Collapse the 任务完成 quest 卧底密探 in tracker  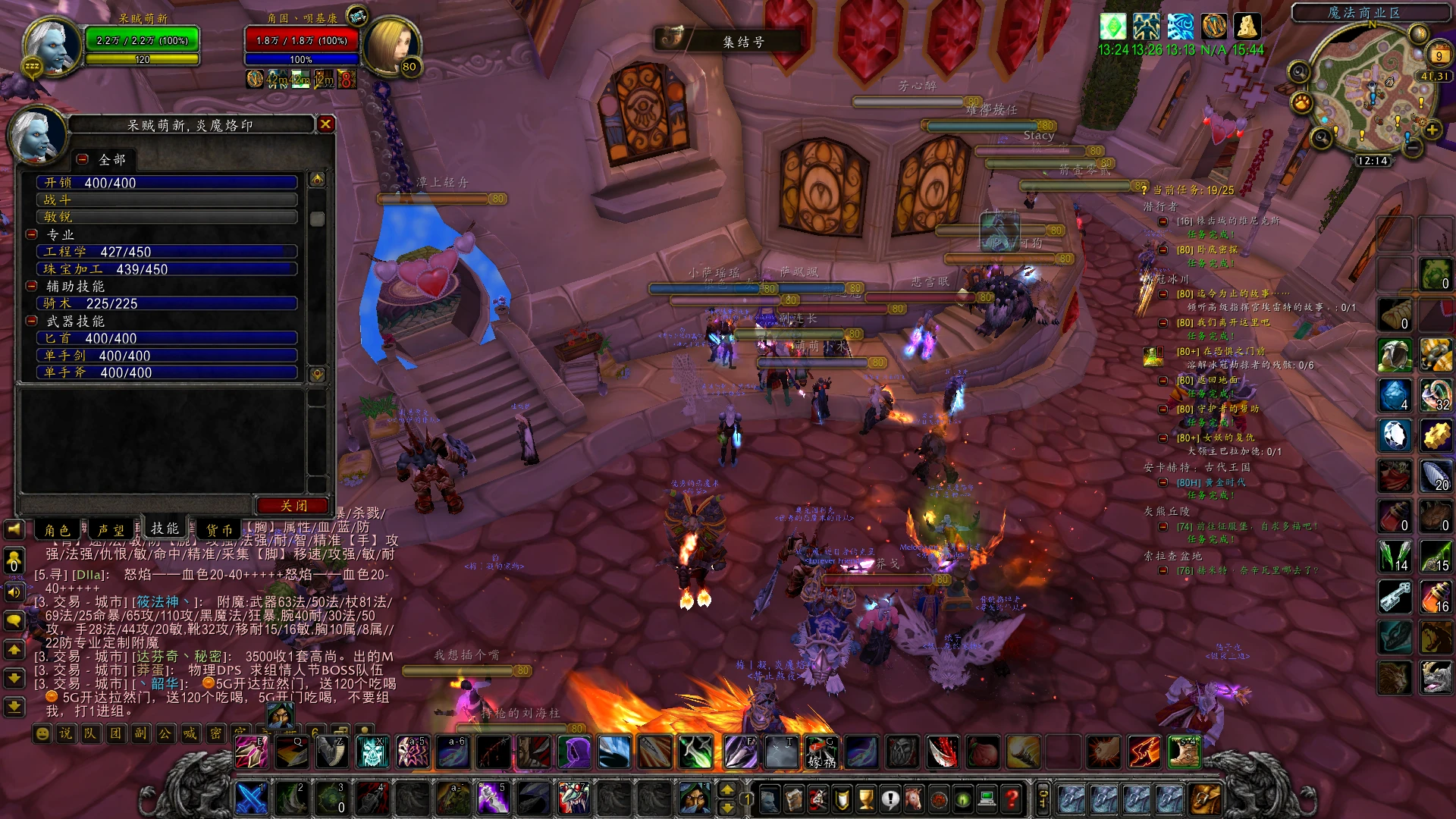tap(1163, 250)
